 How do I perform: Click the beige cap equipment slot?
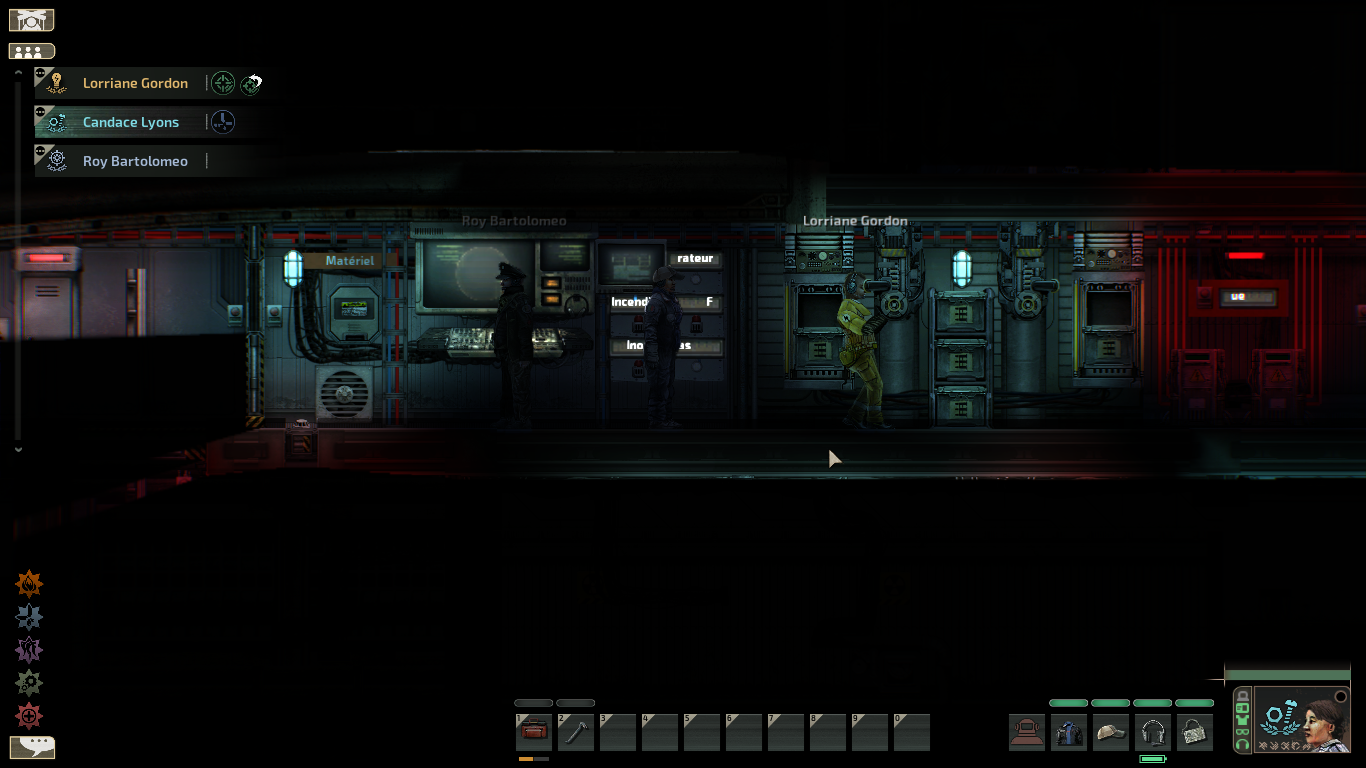[1111, 732]
